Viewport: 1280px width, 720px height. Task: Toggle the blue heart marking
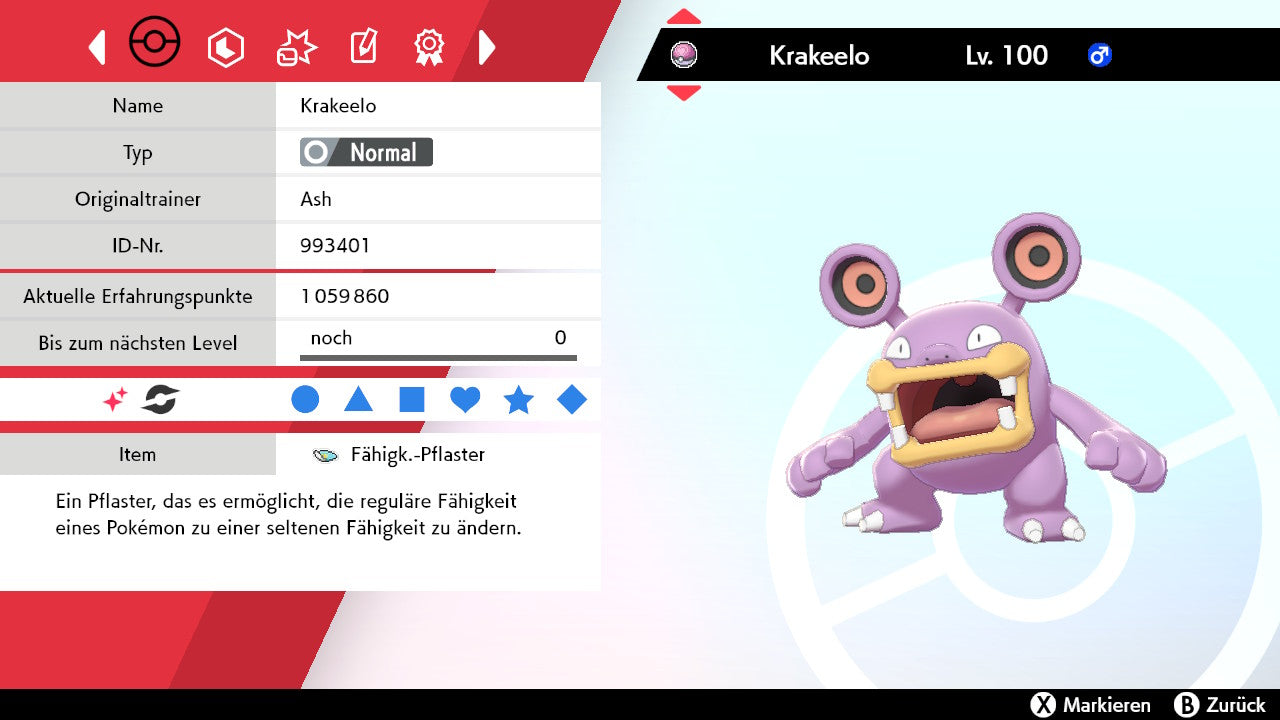click(x=465, y=400)
